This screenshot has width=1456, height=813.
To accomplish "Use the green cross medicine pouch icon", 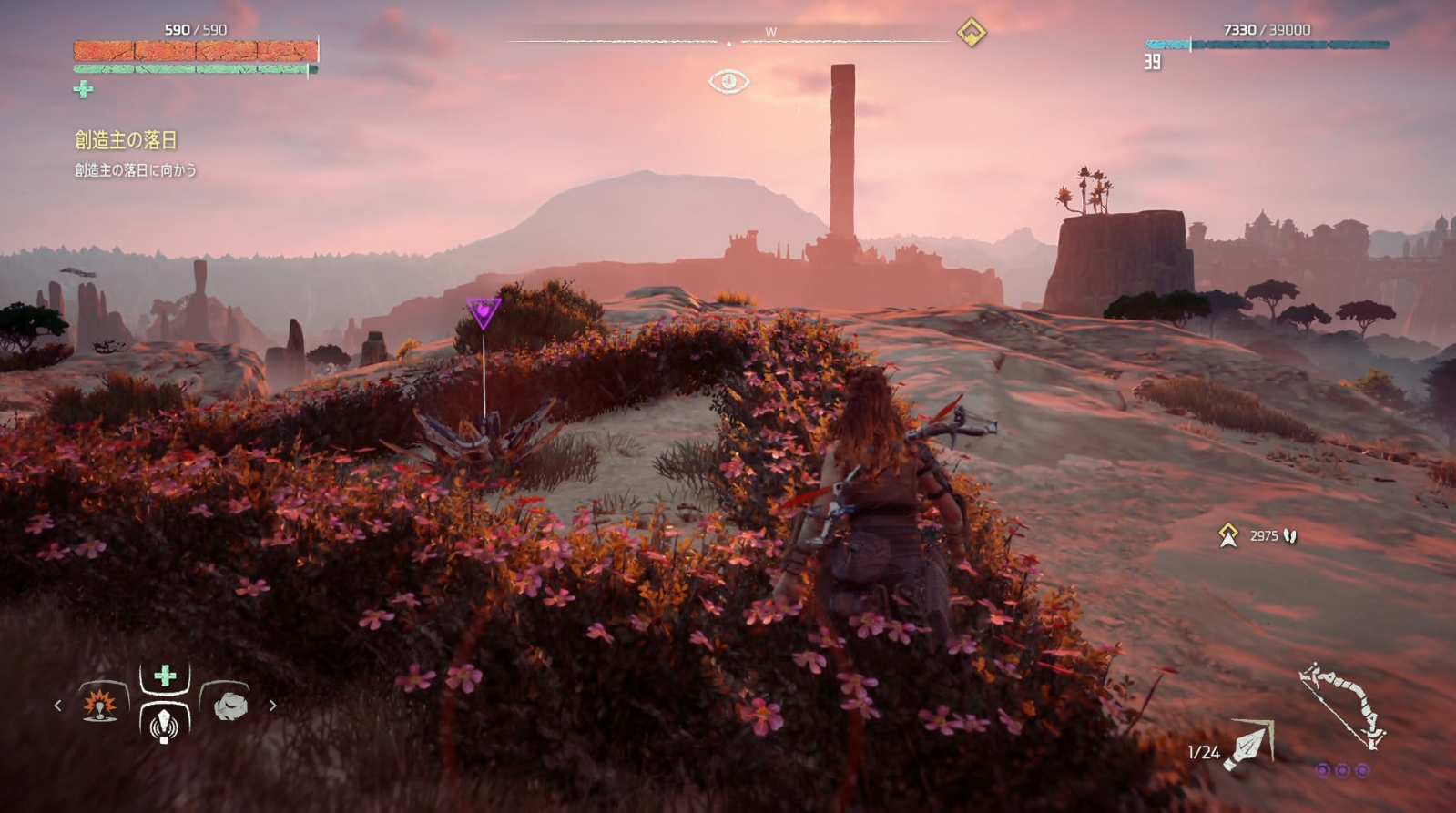I will click(x=83, y=89).
